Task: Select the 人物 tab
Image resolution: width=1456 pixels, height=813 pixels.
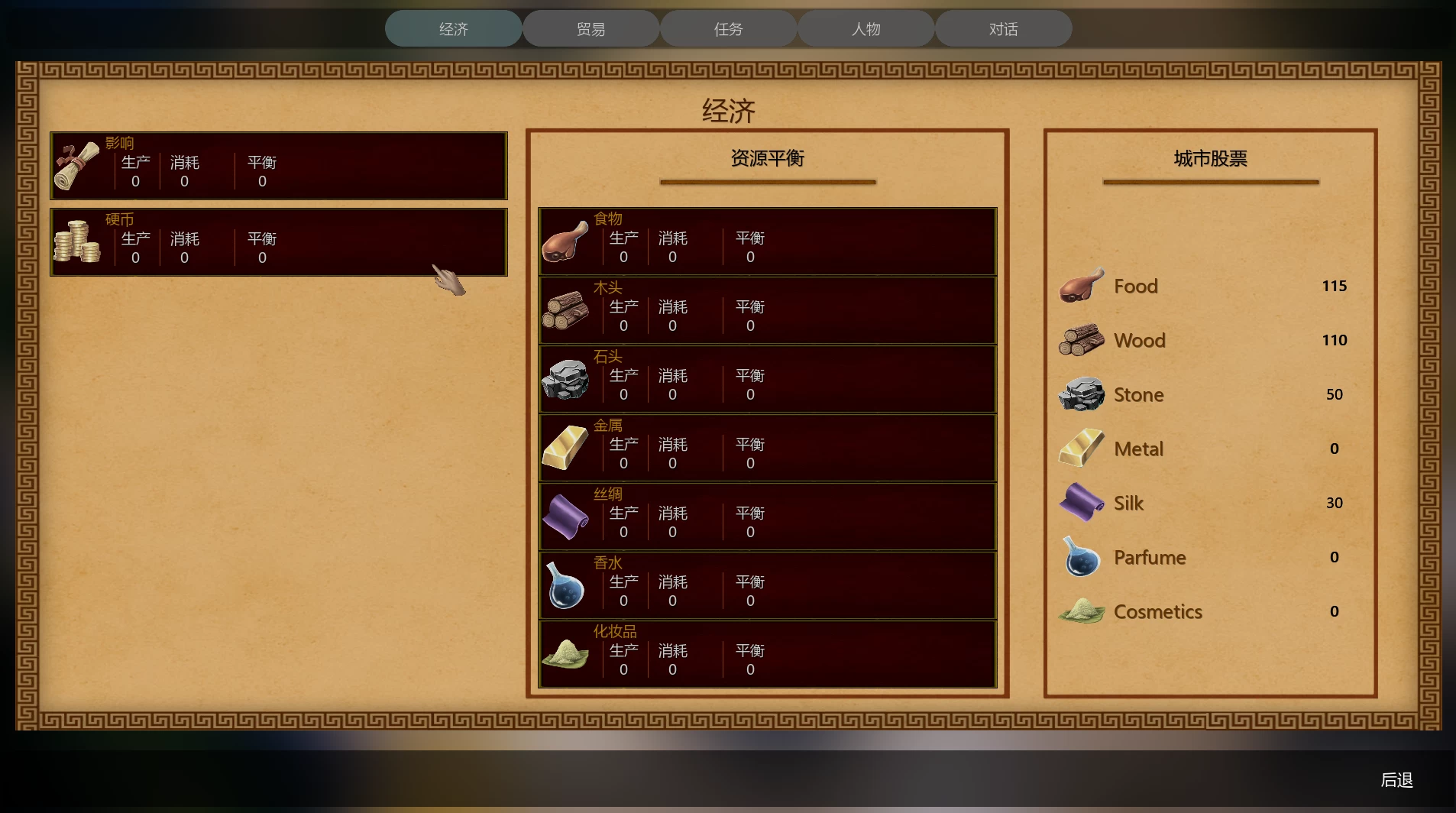Action: pos(865,28)
